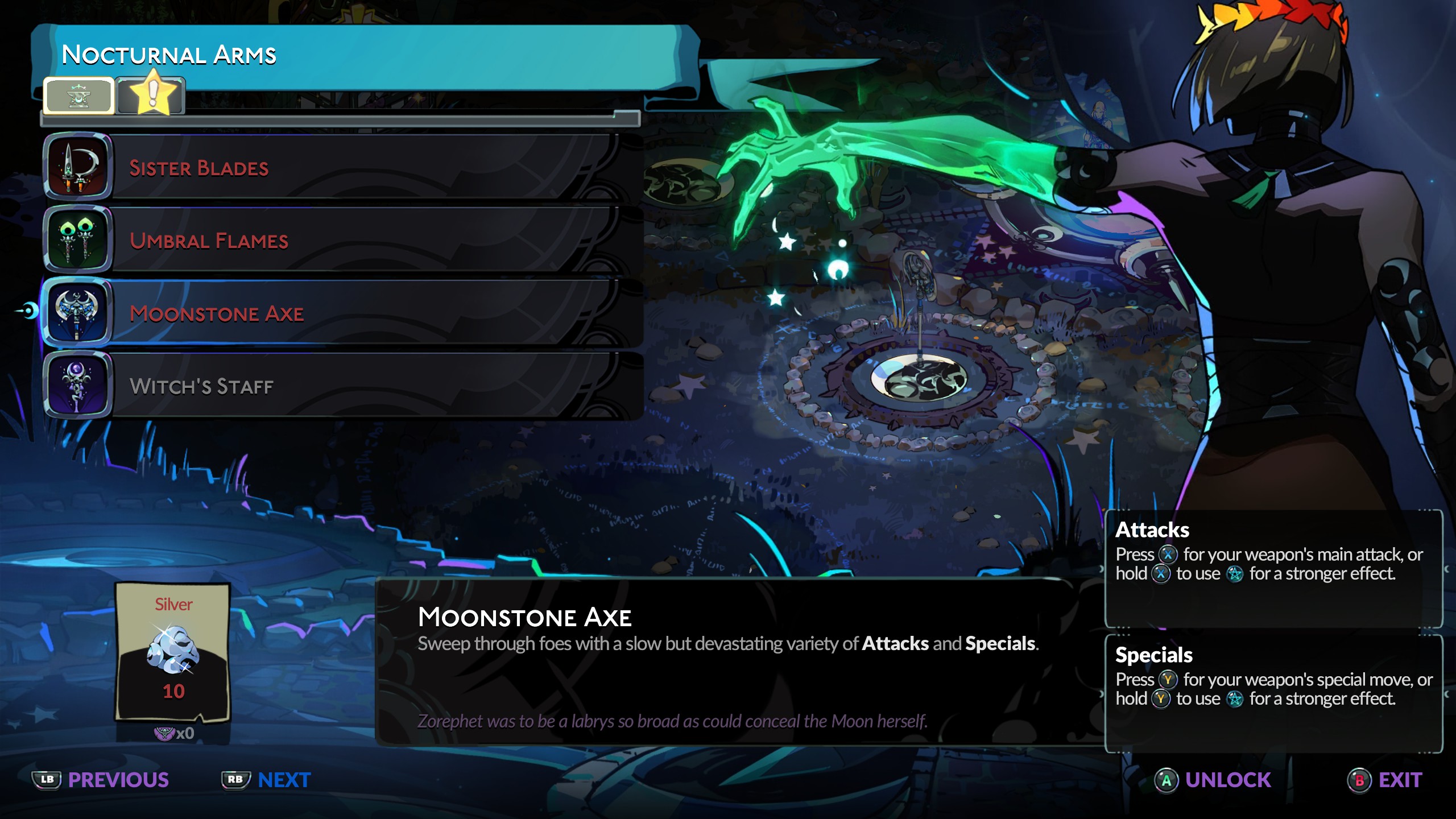Select the Witch's Staff weapon row
1456x819 pixels.
pyautogui.click(x=341, y=386)
